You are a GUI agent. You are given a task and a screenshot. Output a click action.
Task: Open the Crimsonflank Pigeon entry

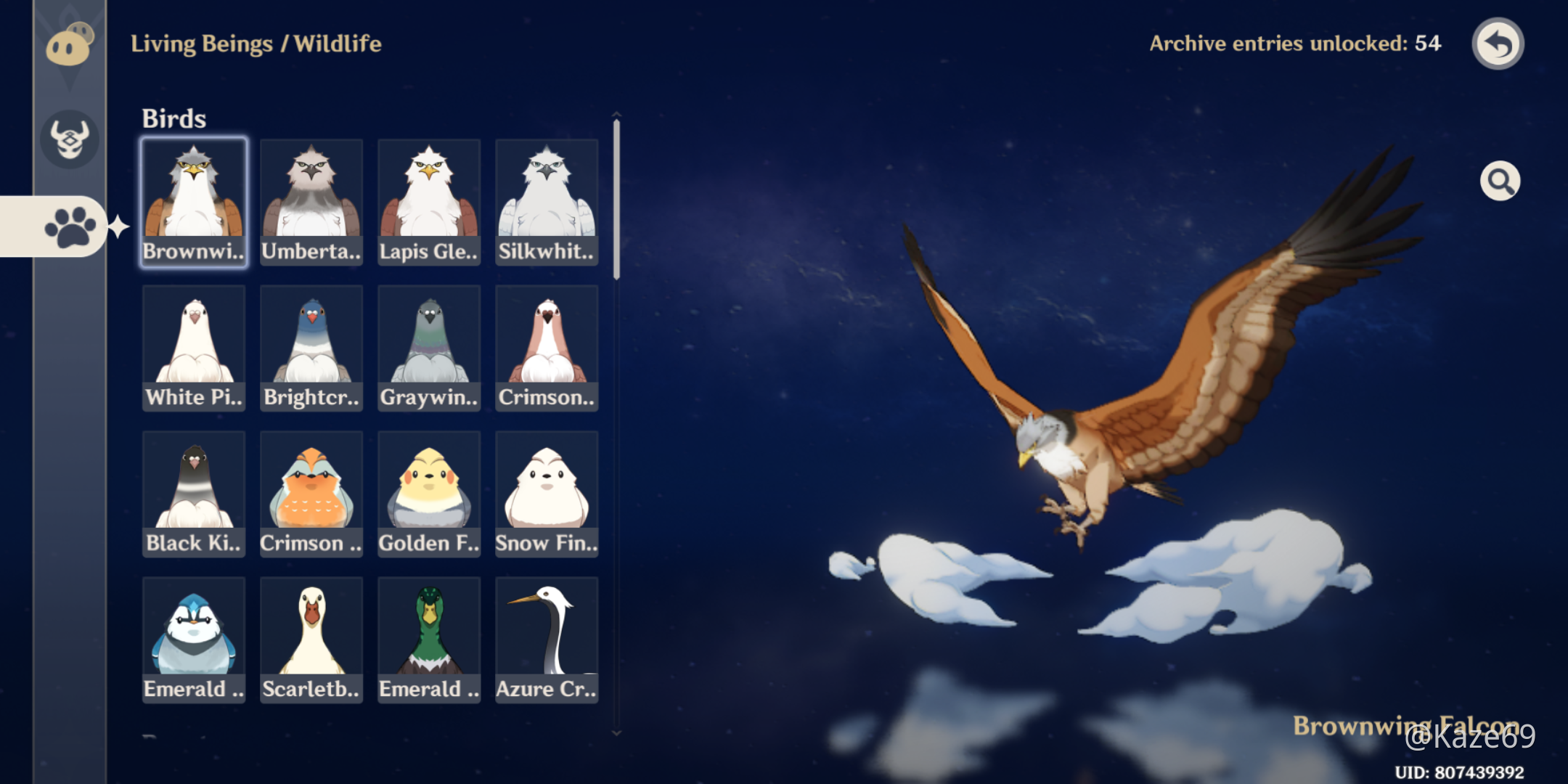click(x=547, y=348)
